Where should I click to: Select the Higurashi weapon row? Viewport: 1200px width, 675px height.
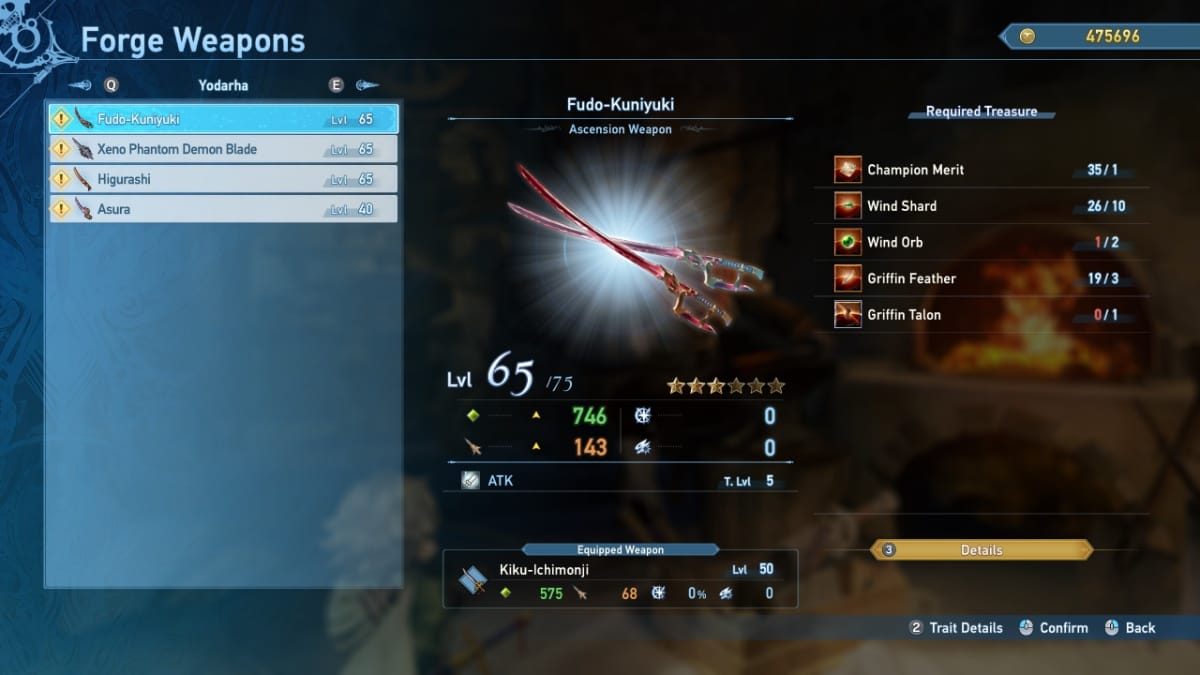[x=224, y=179]
